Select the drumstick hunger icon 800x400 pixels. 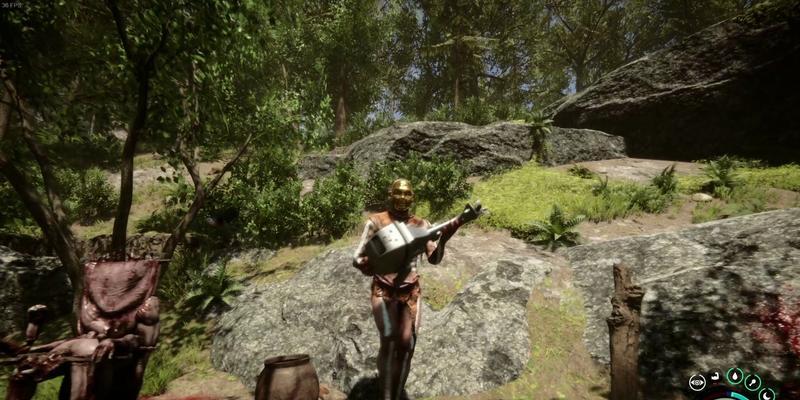tap(753, 382)
